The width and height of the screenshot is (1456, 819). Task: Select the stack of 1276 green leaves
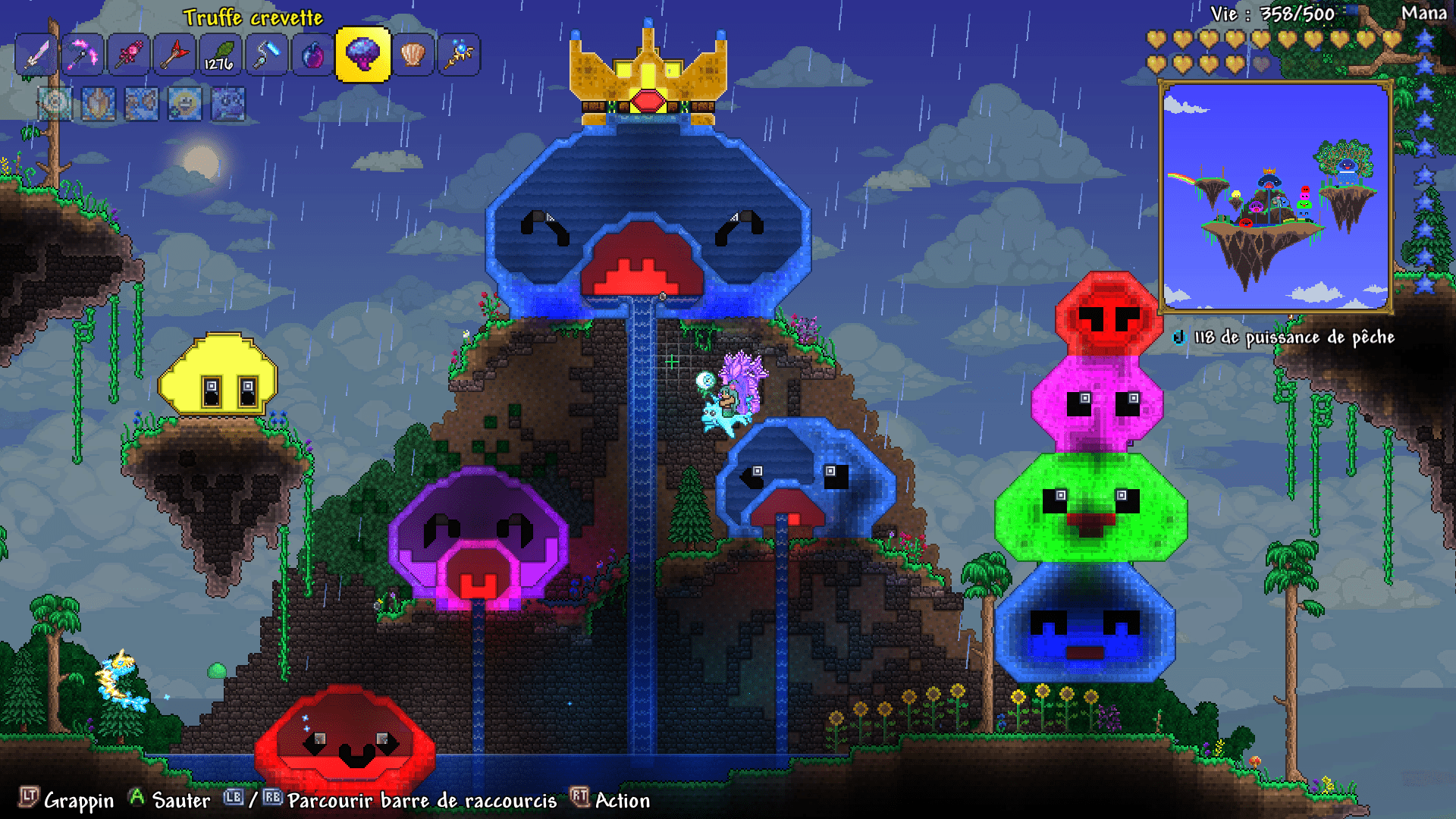[220, 54]
